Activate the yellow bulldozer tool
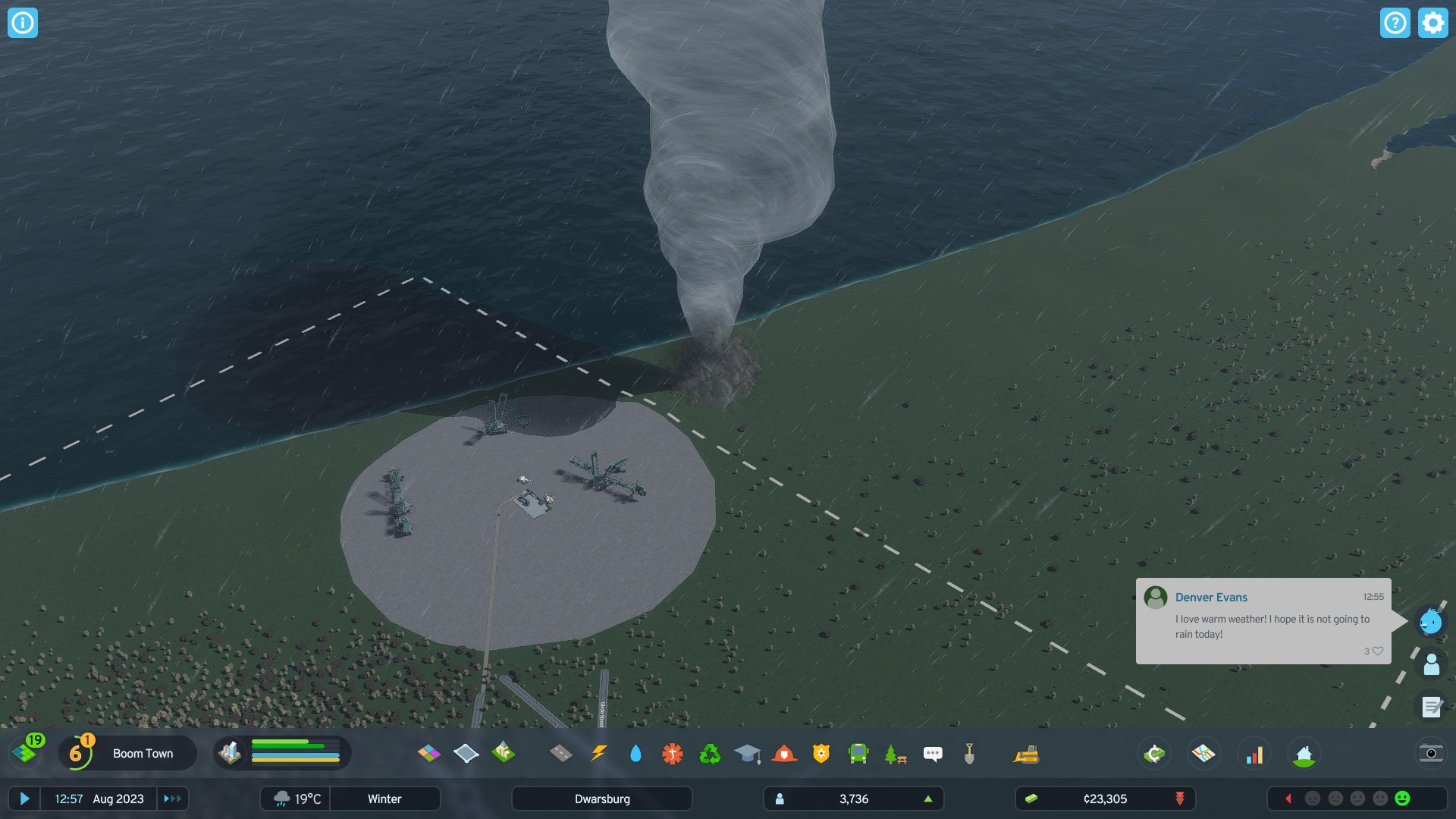Screen dimensions: 1456x819 point(1026,754)
